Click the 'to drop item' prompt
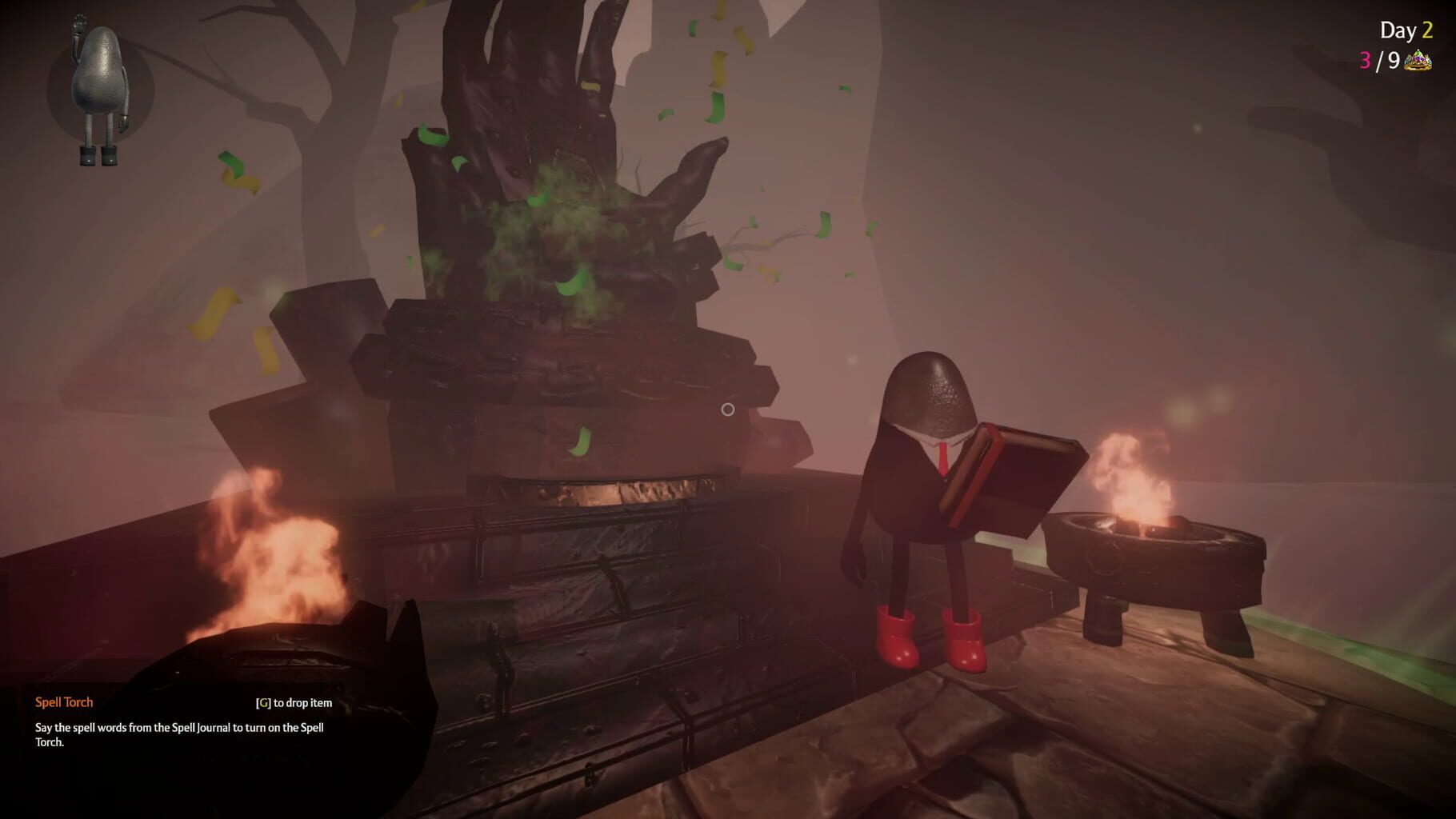This screenshot has width=1456, height=819. [x=305, y=702]
